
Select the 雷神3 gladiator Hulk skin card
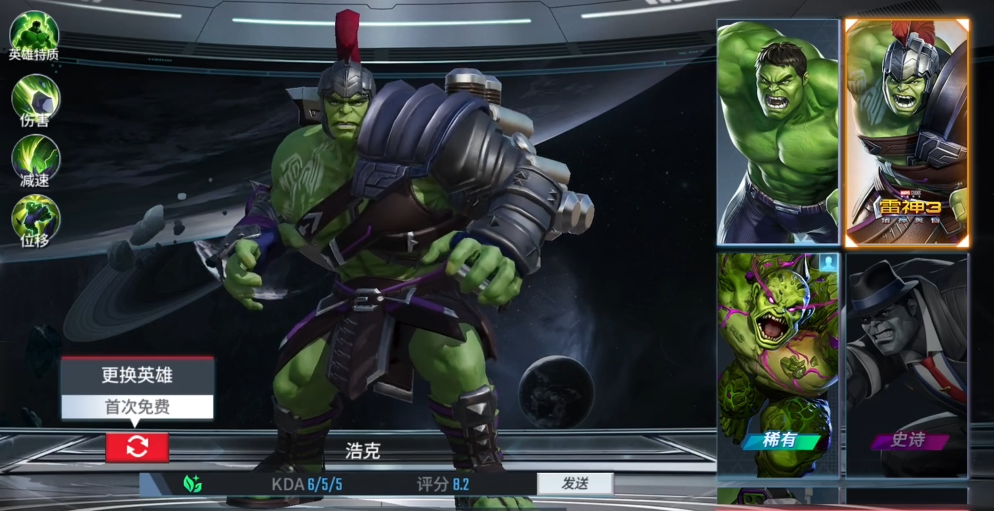907,132
